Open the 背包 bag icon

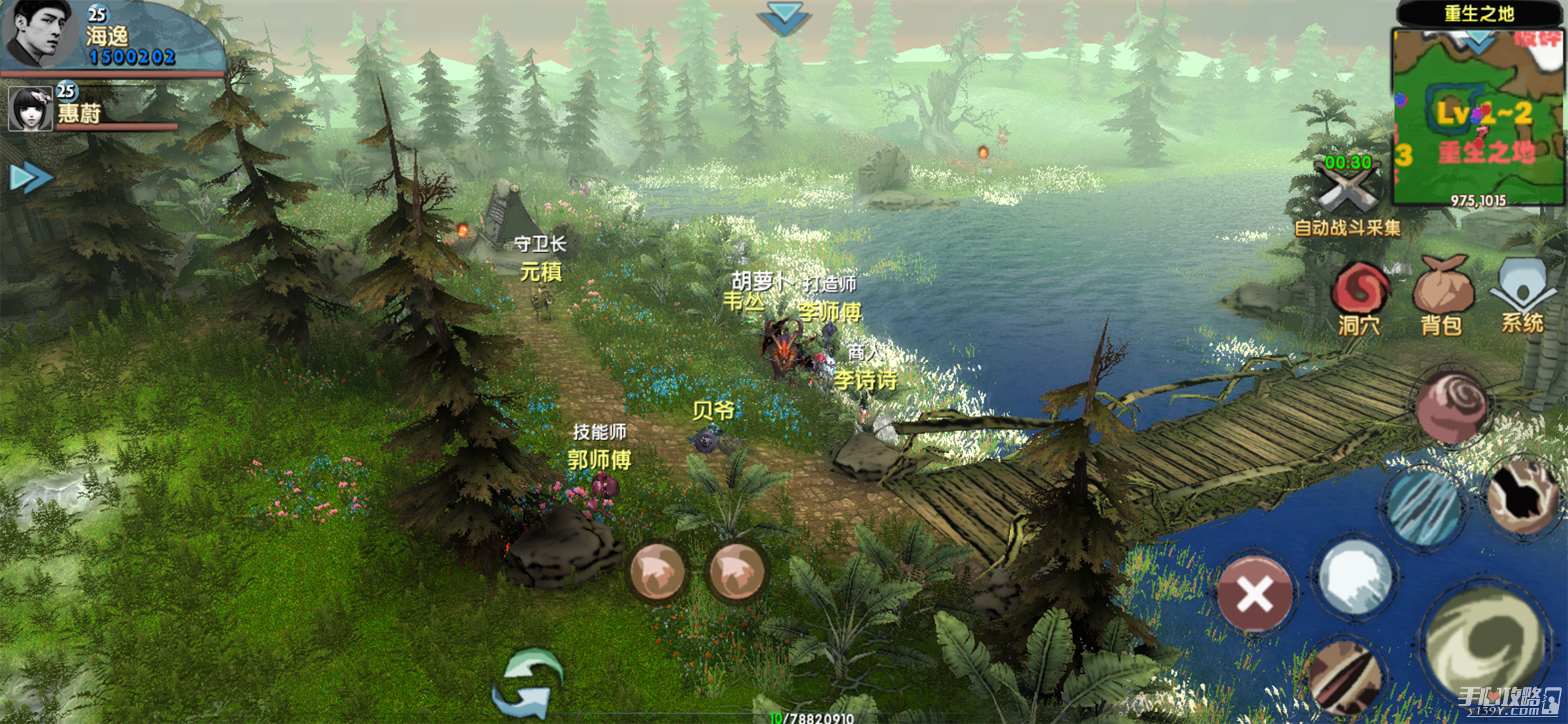click(1442, 295)
